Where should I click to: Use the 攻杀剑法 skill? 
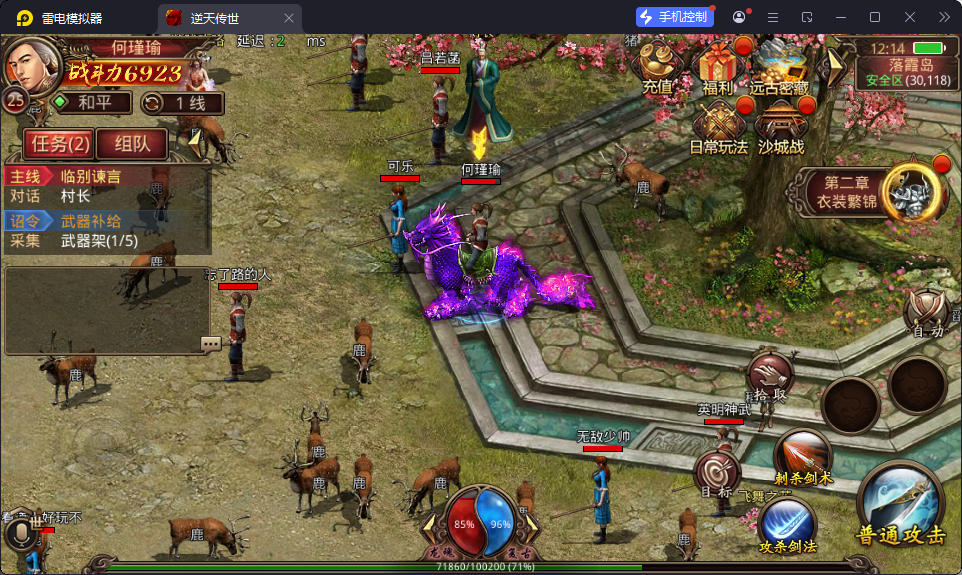tap(788, 524)
